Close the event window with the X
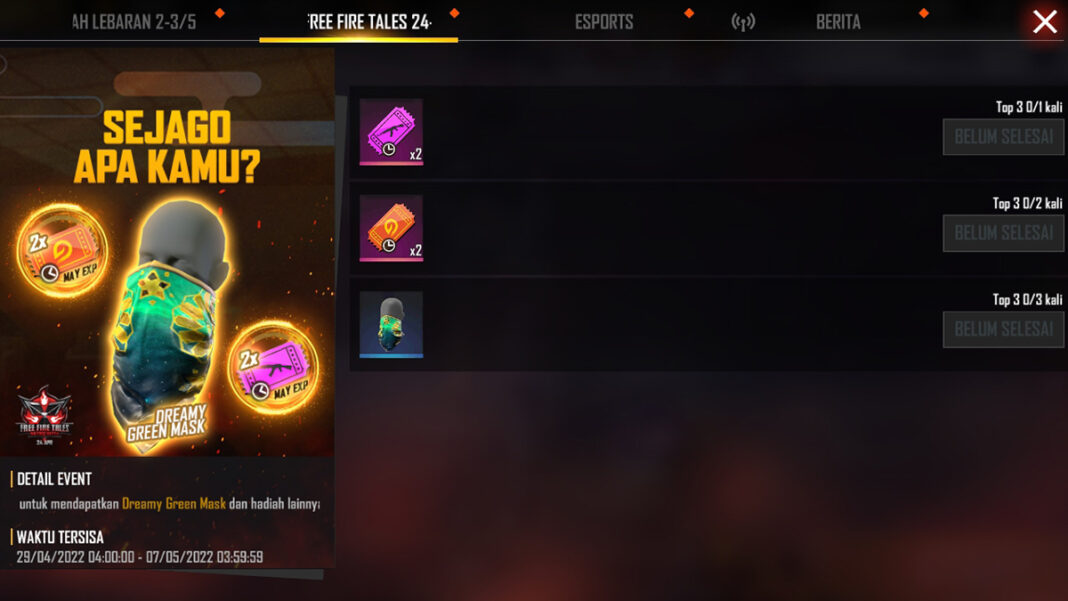 coord(1044,21)
